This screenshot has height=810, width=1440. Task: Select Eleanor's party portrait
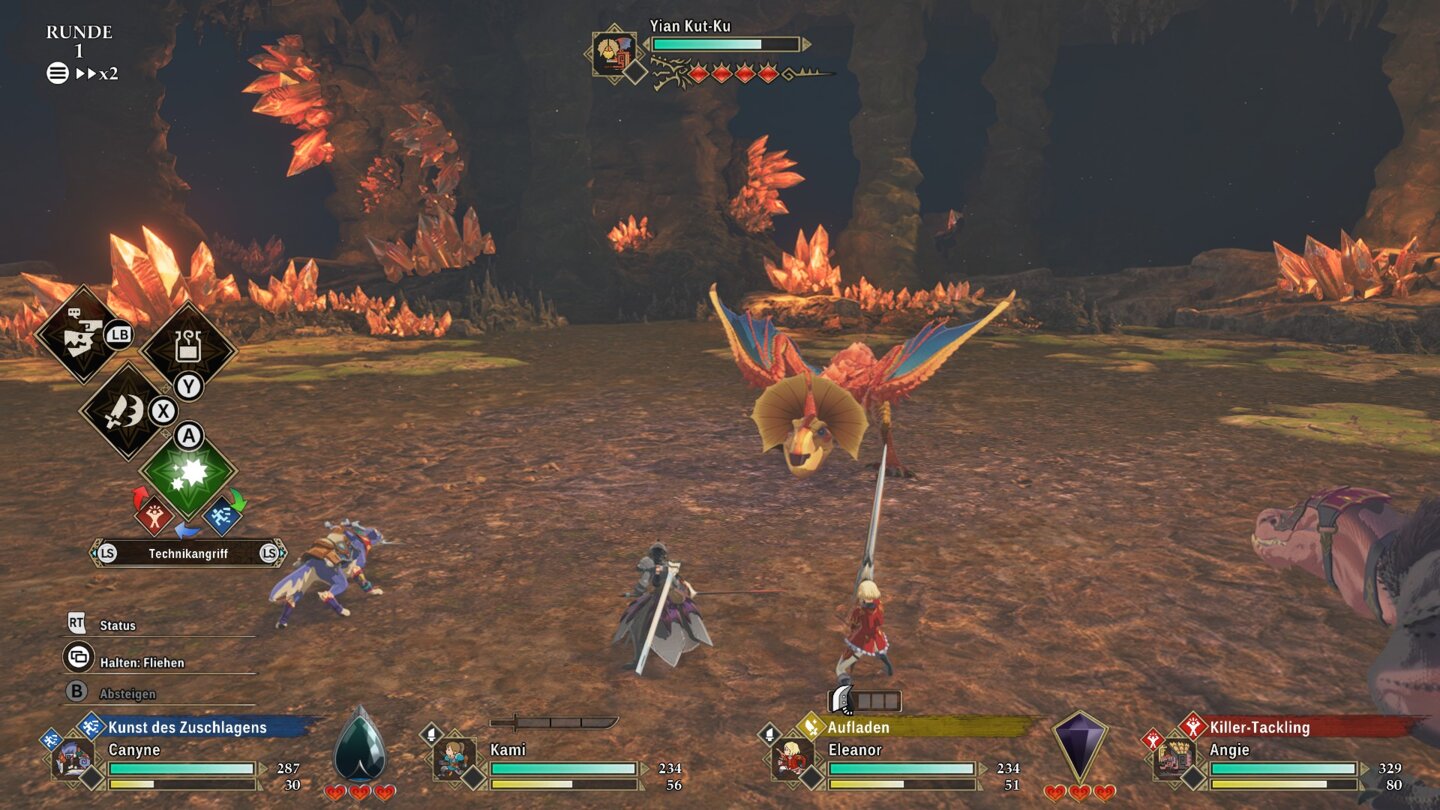(792, 758)
